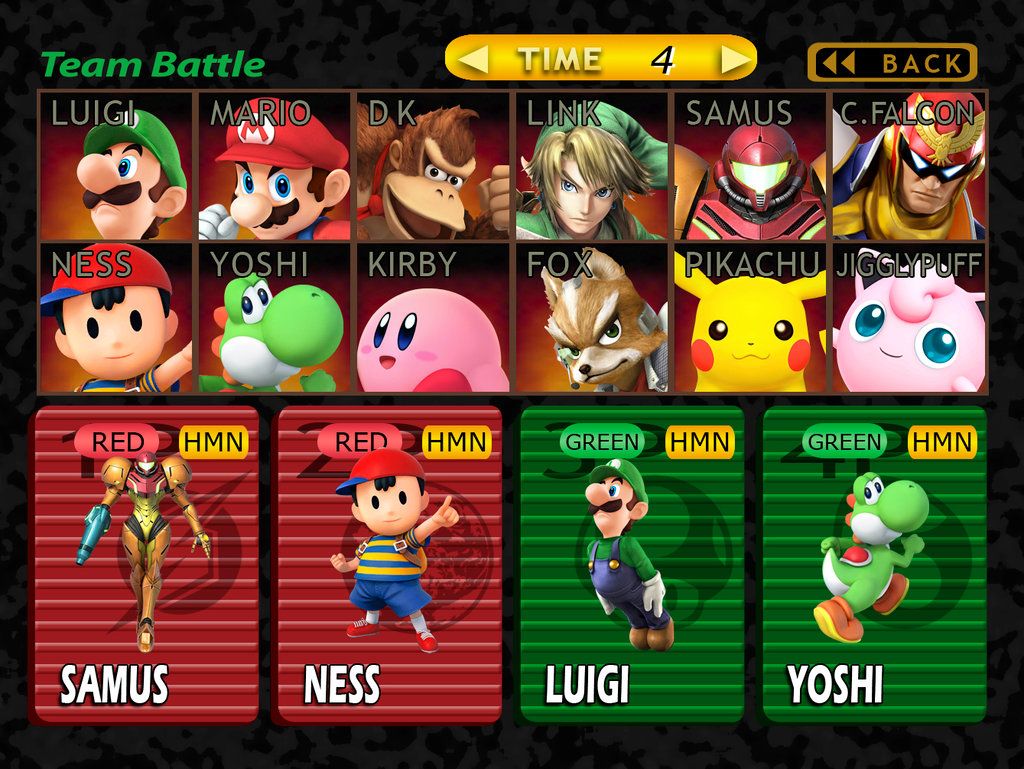Select the Fox character tile

(x=592, y=318)
